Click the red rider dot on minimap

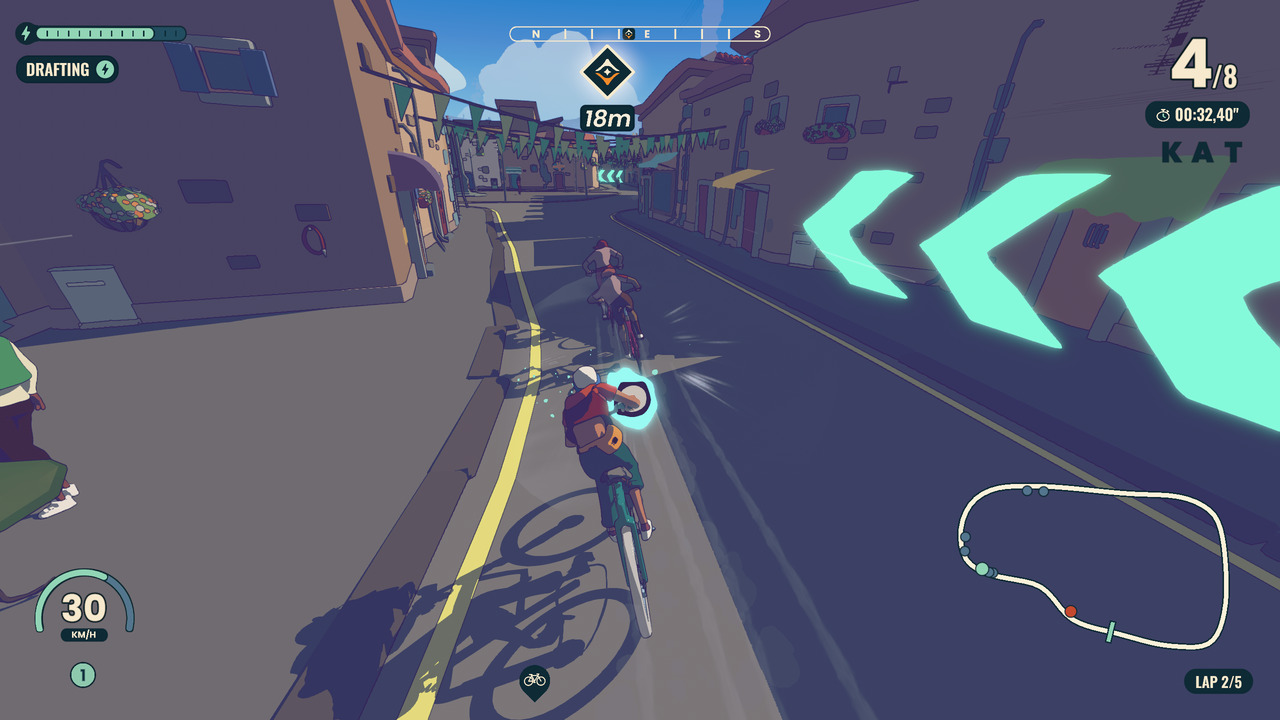click(x=1070, y=611)
